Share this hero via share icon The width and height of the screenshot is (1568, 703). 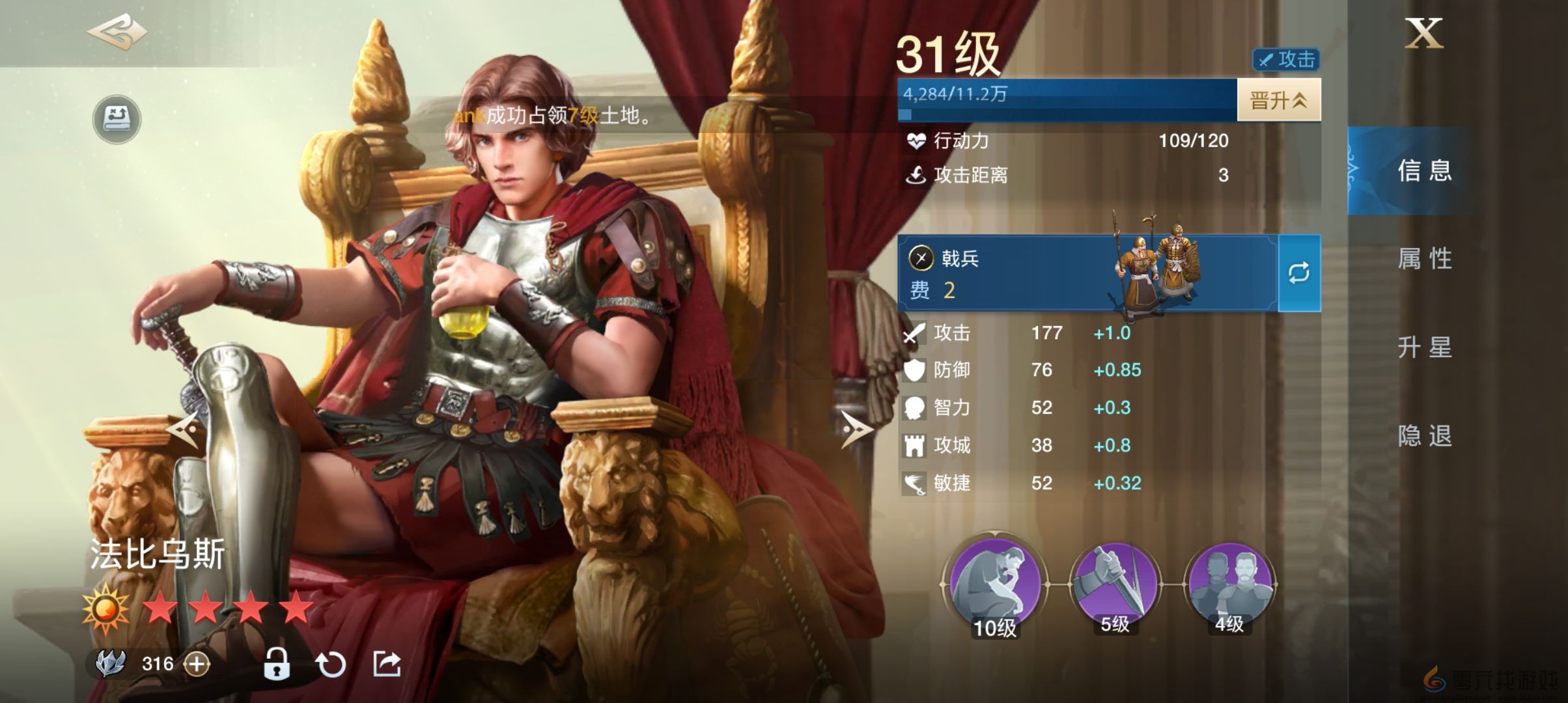[387, 664]
